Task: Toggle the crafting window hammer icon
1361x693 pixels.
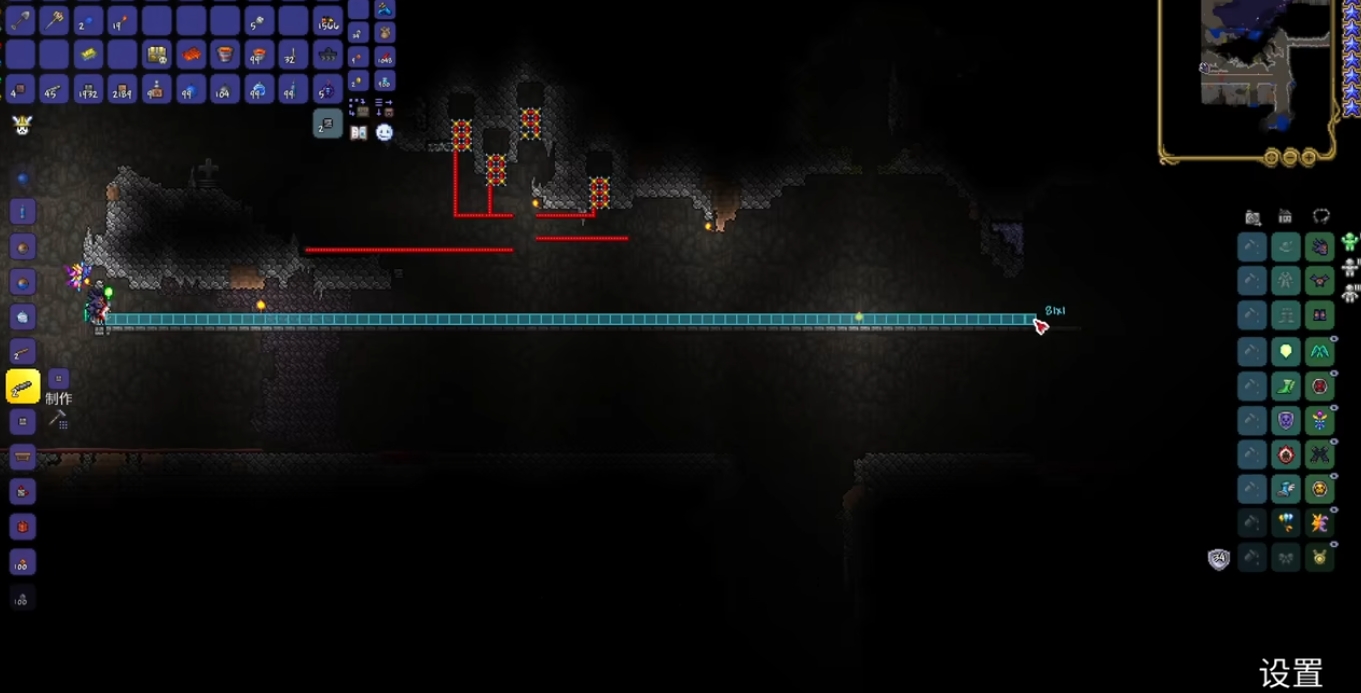Action: coord(58,419)
